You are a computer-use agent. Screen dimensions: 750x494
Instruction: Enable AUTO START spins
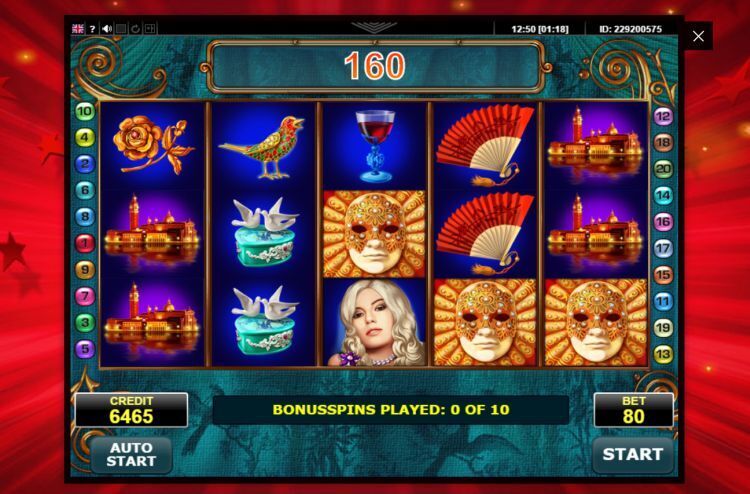[x=131, y=454]
